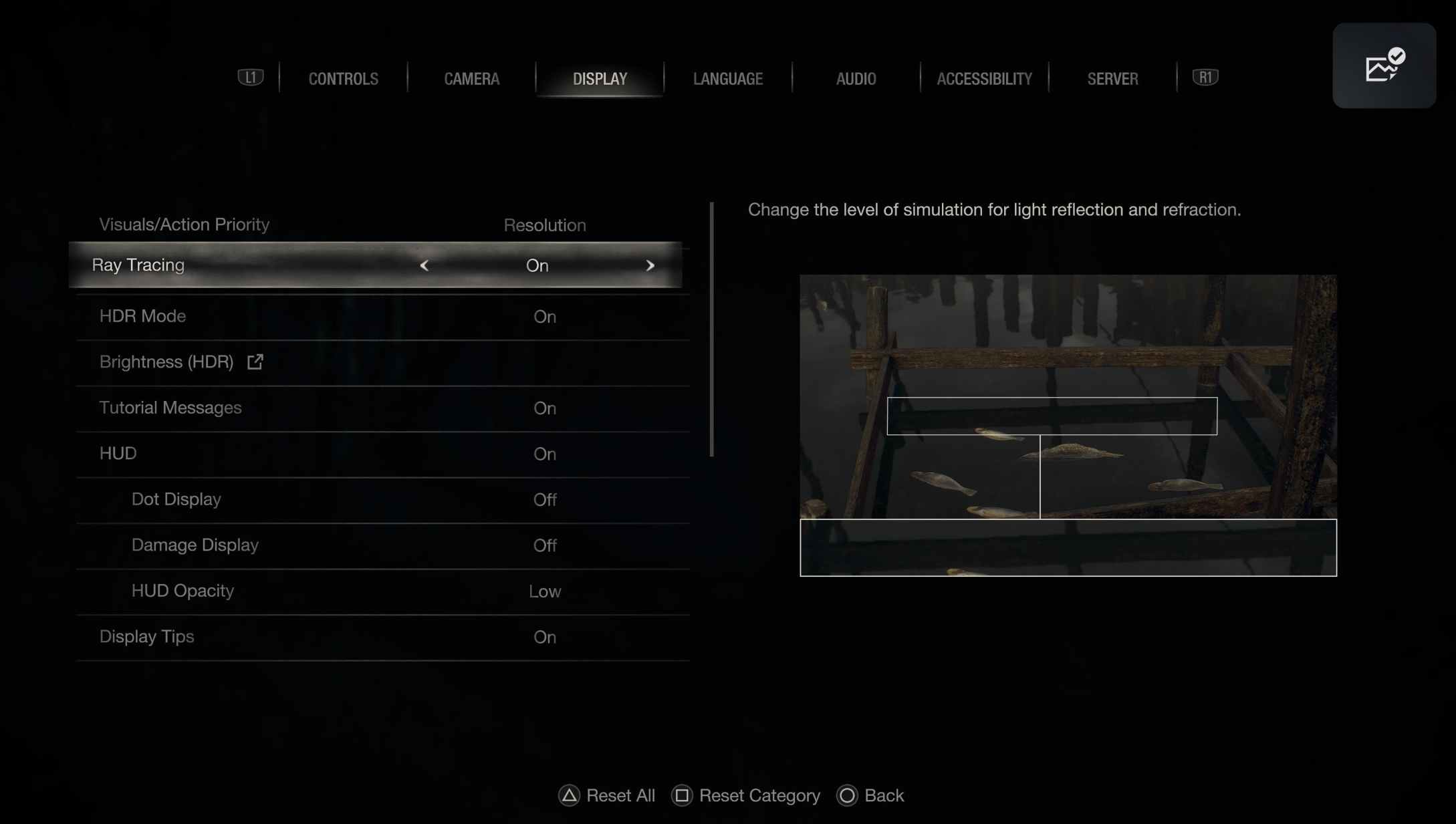The width and height of the screenshot is (1456, 824).
Task: Click the external link icon beside Brightness (HDR)
Action: pyautogui.click(x=255, y=362)
